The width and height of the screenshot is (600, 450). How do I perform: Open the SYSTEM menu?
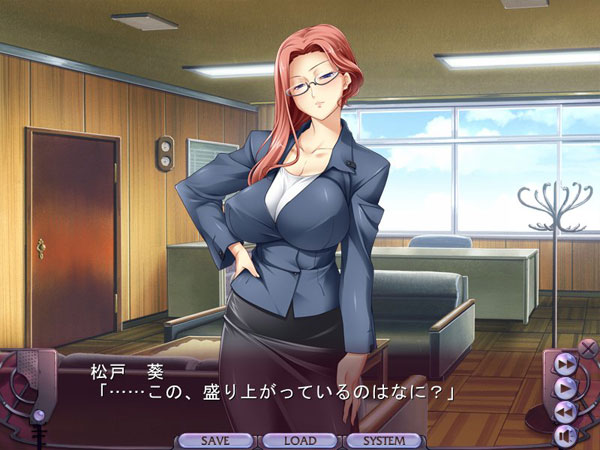point(384,440)
